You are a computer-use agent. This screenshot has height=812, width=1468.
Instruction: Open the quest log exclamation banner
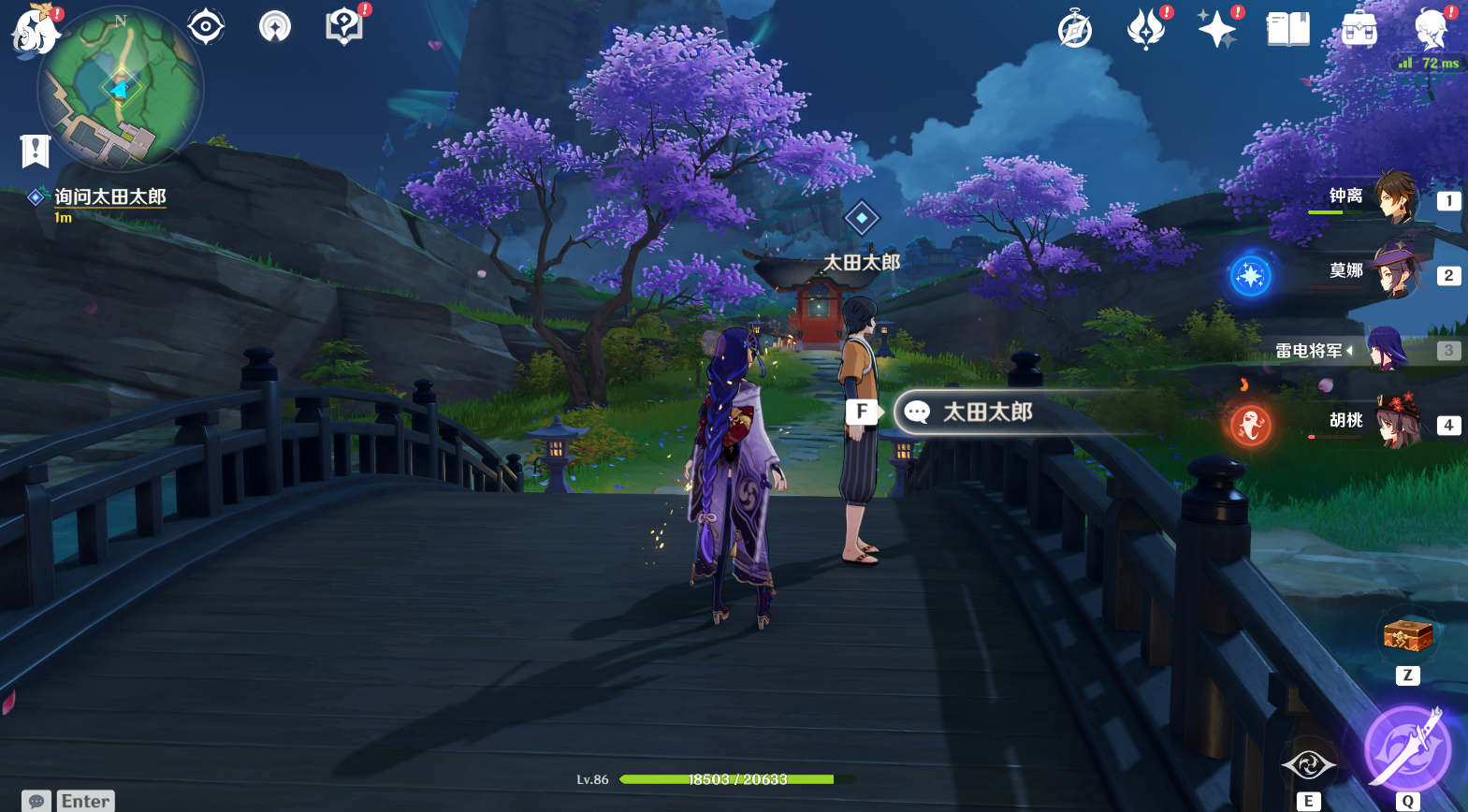35,150
